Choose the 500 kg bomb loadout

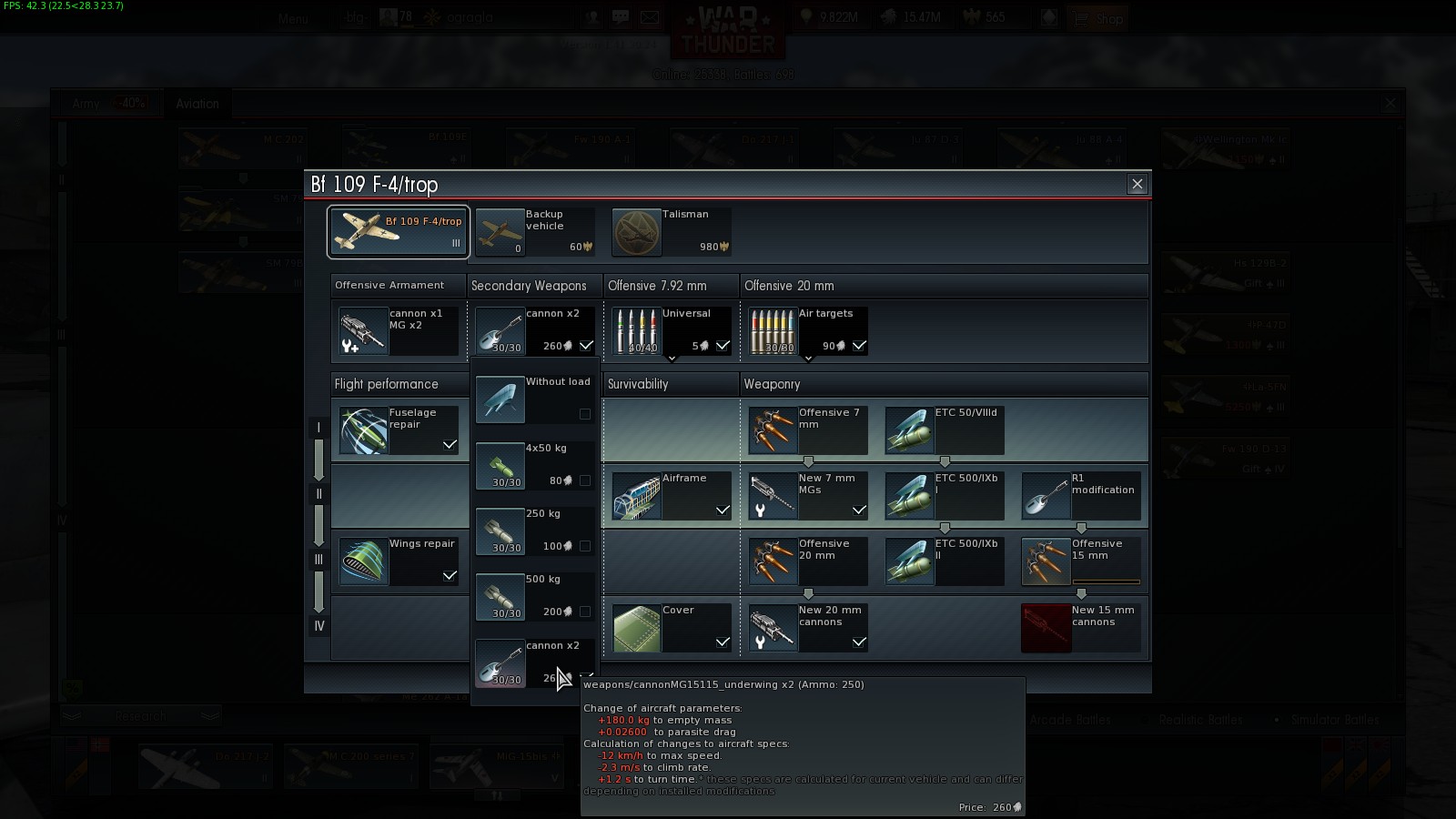(x=534, y=596)
